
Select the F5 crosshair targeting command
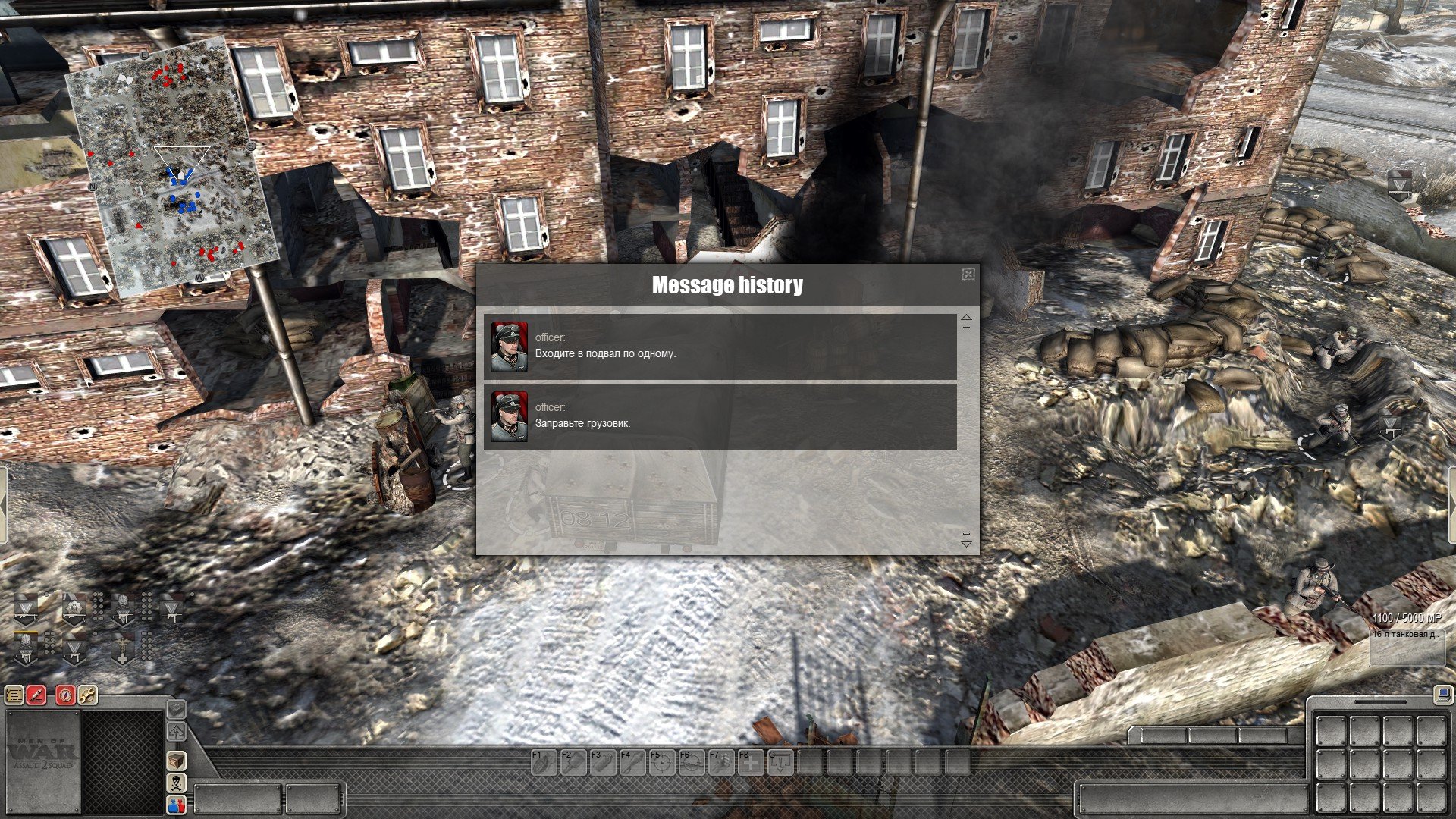point(662,763)
